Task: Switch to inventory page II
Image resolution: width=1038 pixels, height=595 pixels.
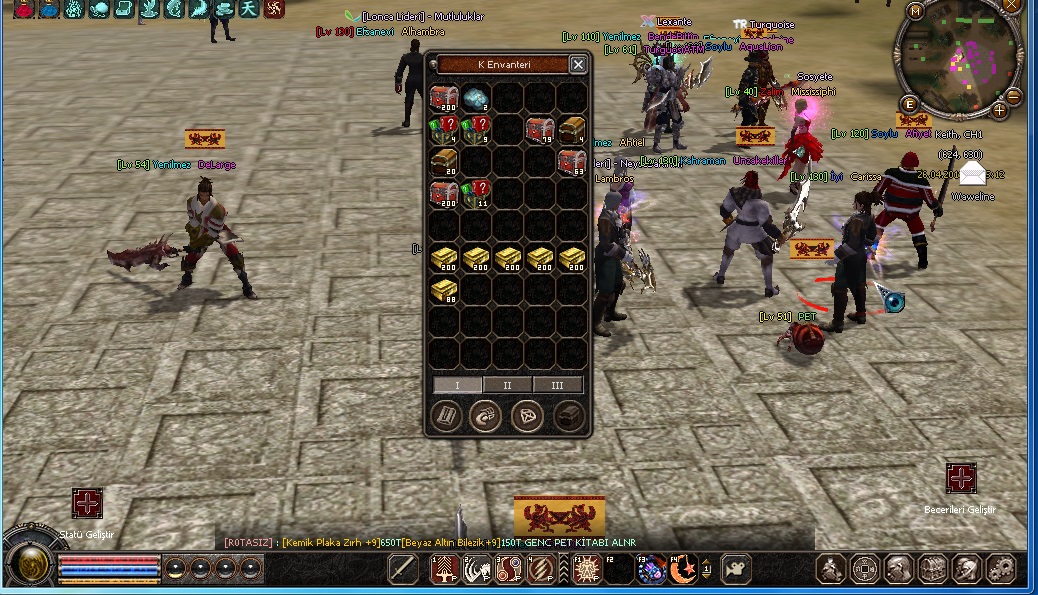Action: [507, 385]
